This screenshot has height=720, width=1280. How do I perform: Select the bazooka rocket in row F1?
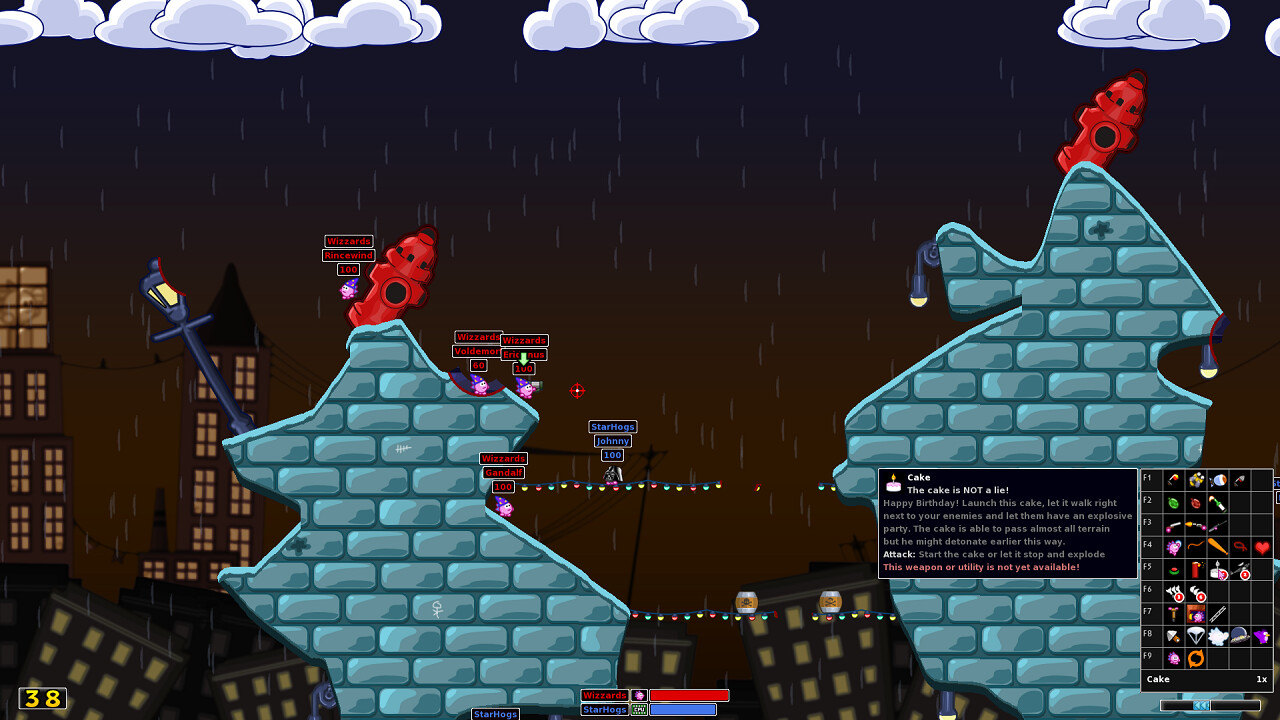[1172, 480]
